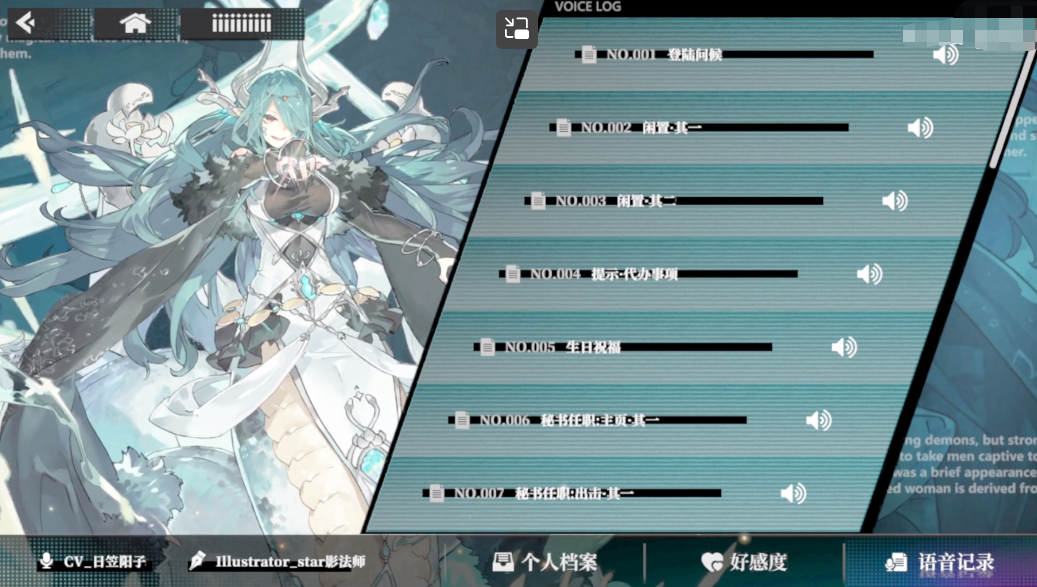Play audio for voice log NO.006
This screenshot has height=587, width=1037.
(818, 420)
